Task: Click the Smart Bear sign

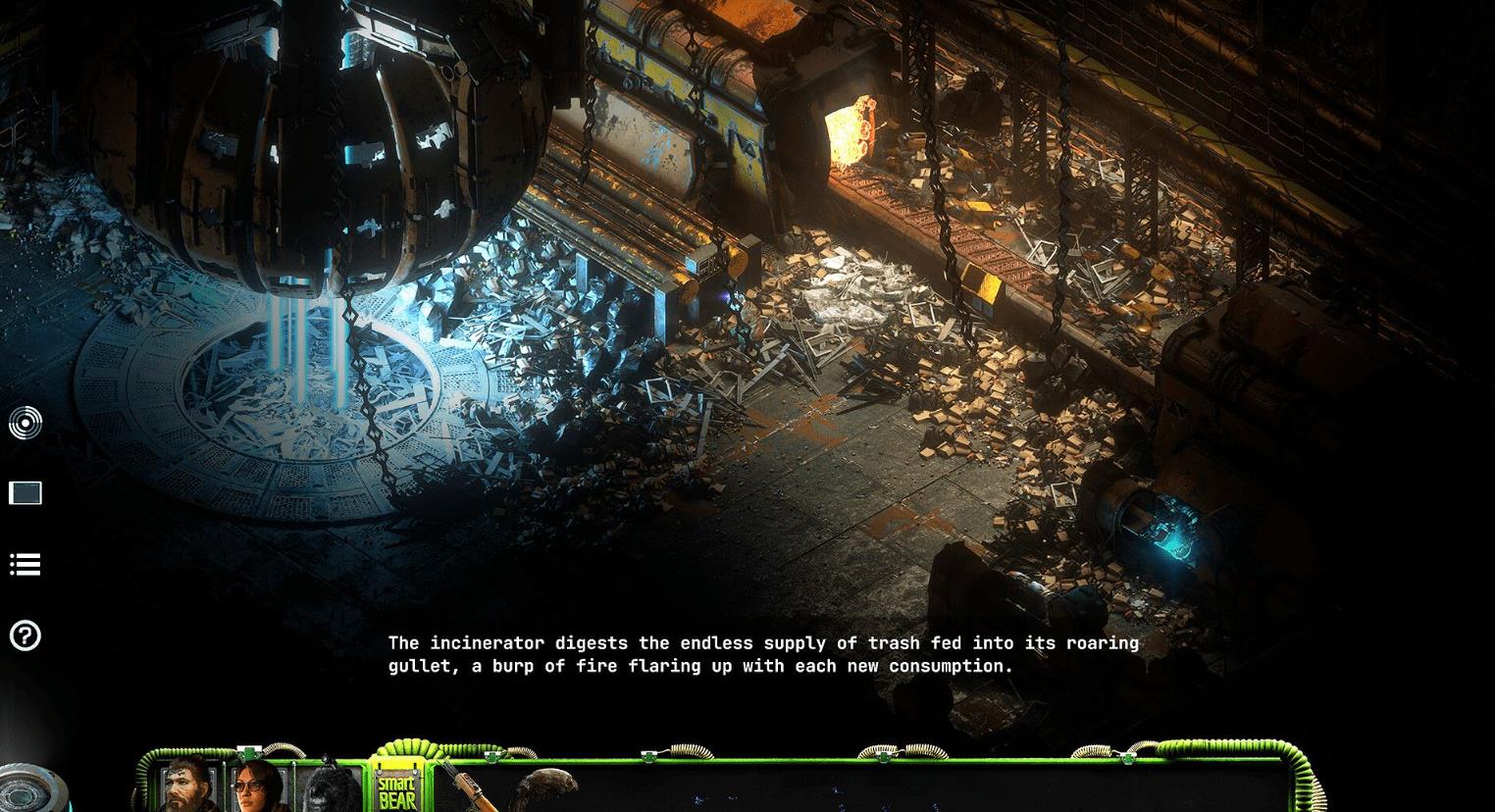Action: pos(397,789)
